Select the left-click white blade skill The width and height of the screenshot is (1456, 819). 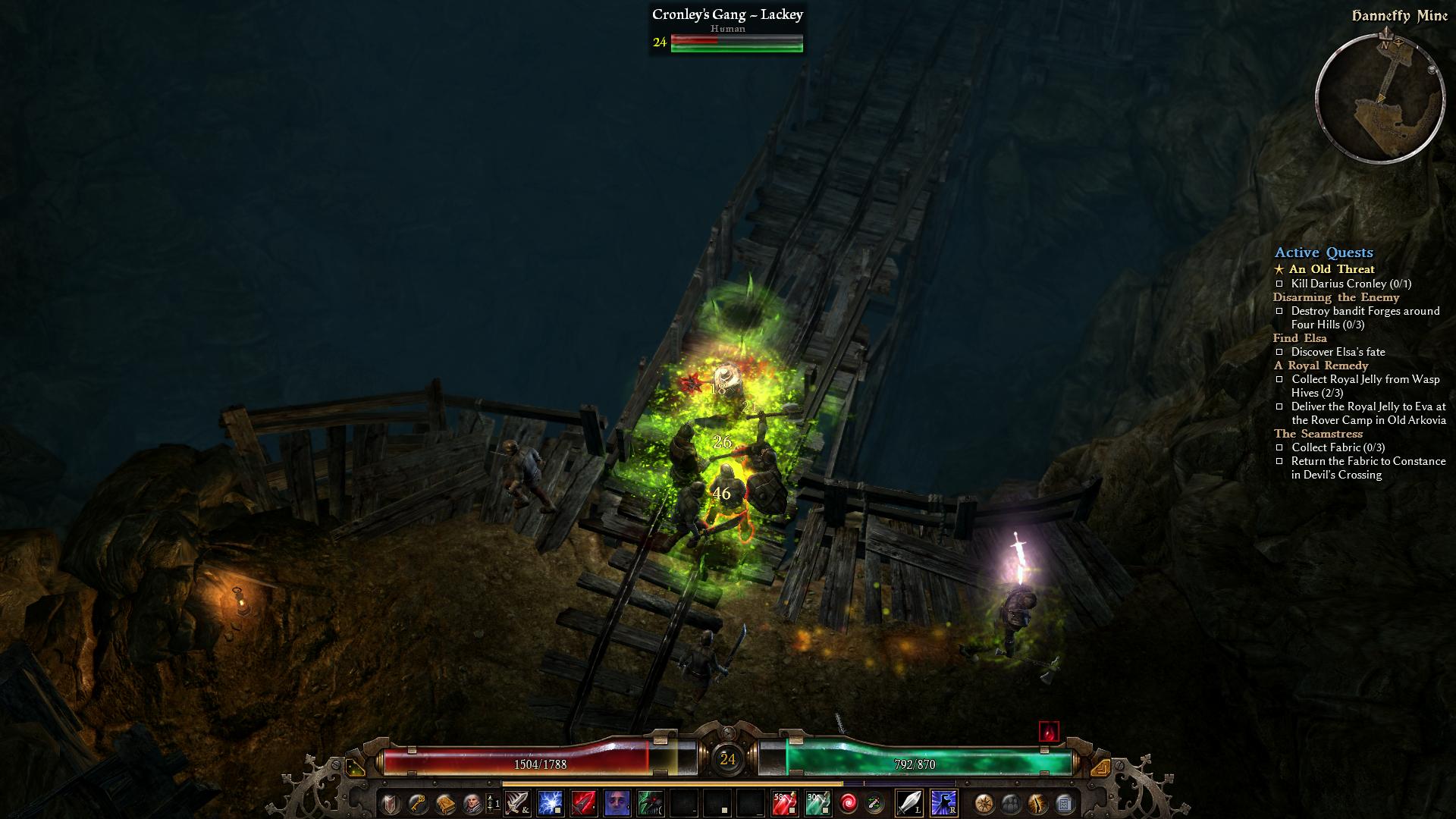click(x=909, y=802)
